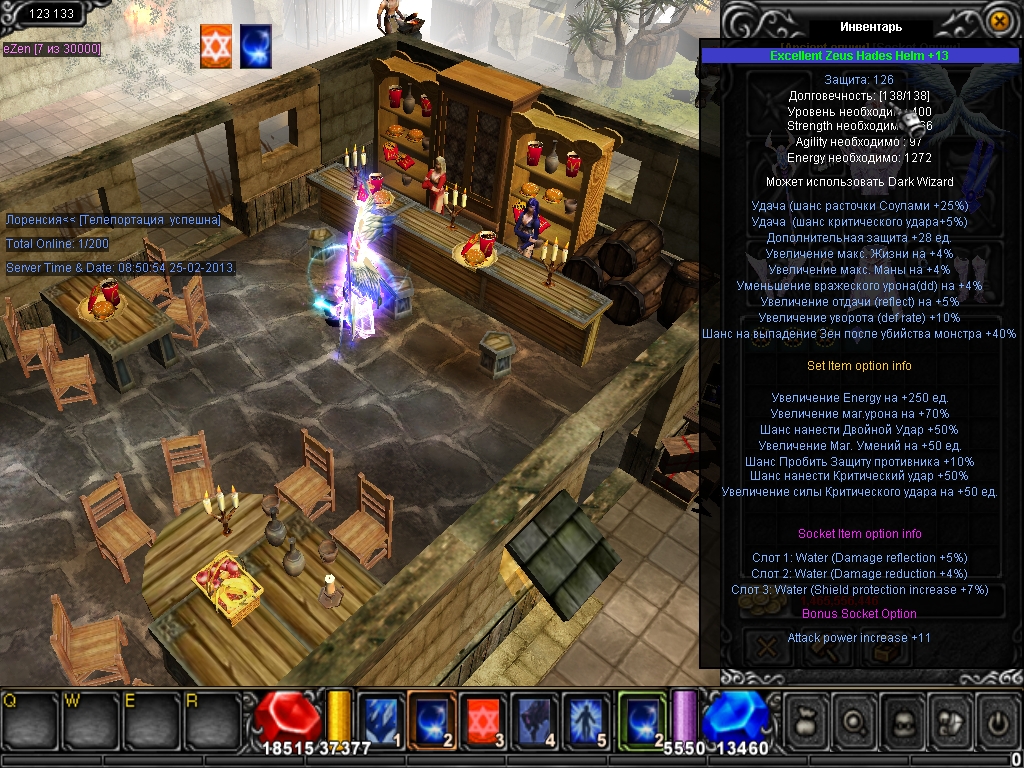The height and width of the screenshot is (768, 1024).
Task: Open the bag menu button
Action: click(x=807, y=718)
